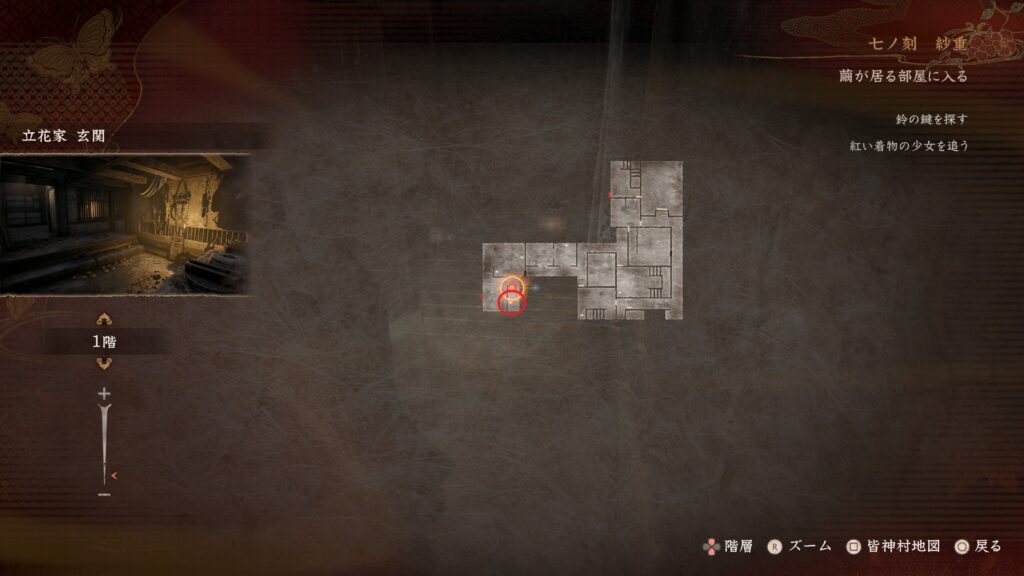1024x576 pixels.
Task: Choose the 紅い着物の少女を追う objective entry
Action: click(908, 145)
